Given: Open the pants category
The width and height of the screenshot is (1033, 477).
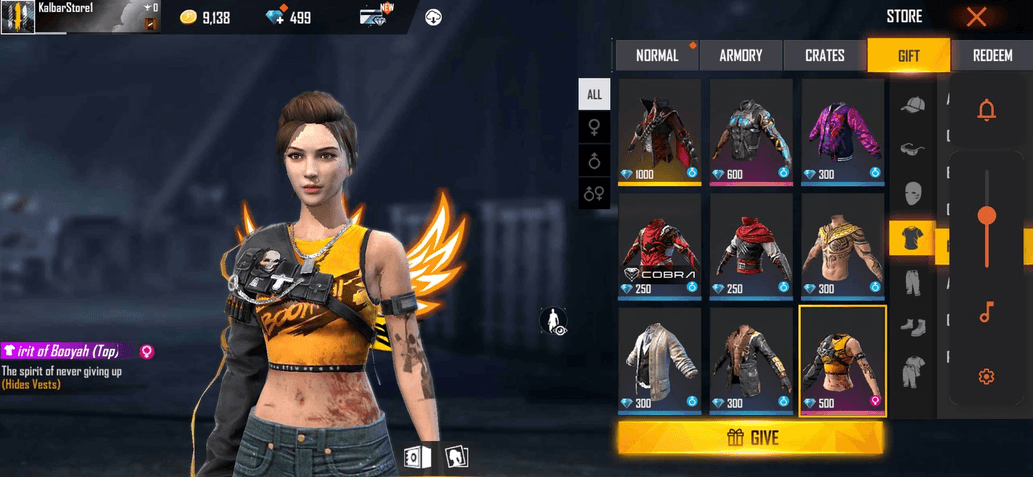Looking at the screenshot, I should tap(911, 282).
